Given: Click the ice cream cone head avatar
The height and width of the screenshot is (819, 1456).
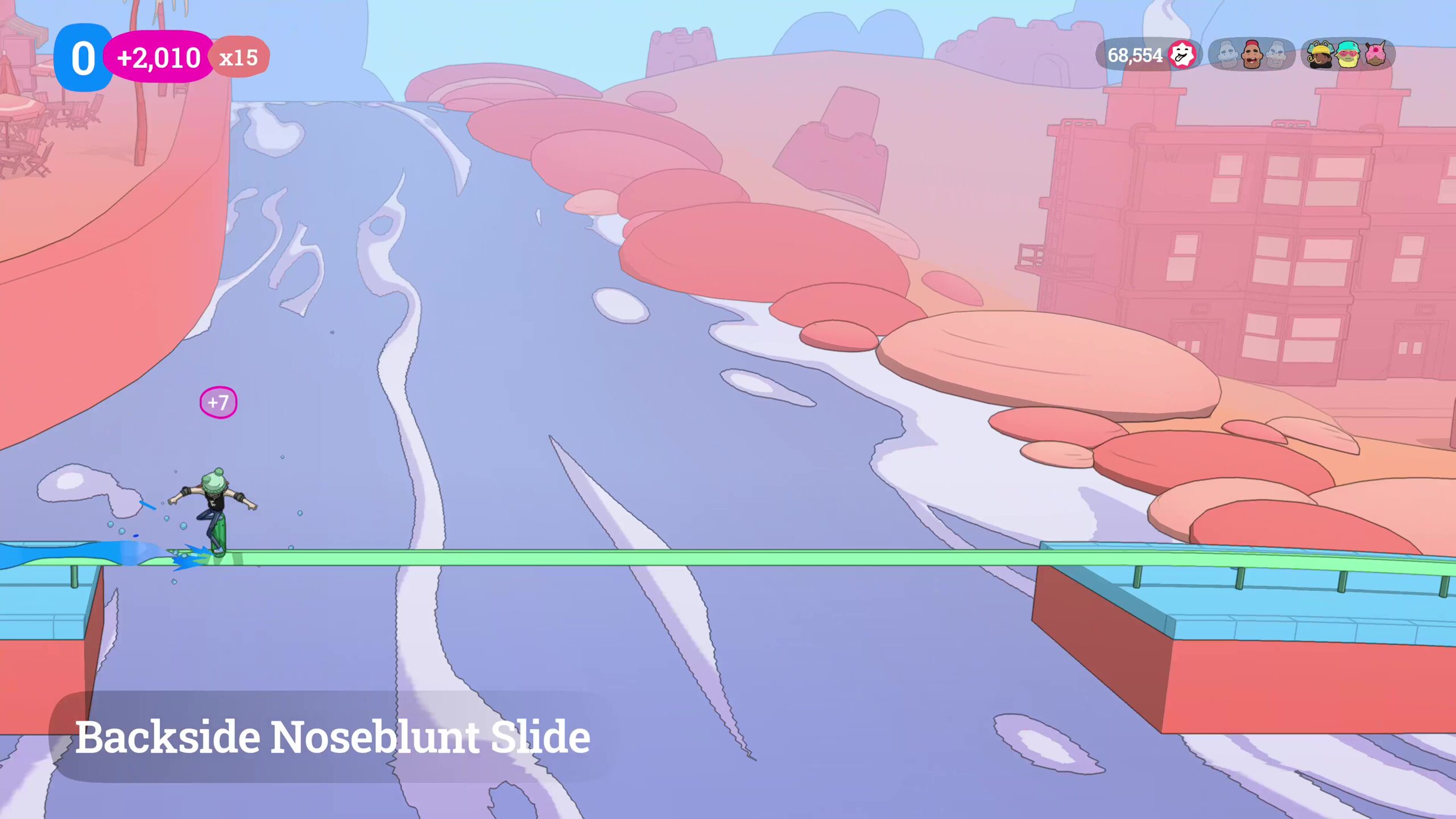Looking at the screenshot, I should click(x=1375, y=55).
